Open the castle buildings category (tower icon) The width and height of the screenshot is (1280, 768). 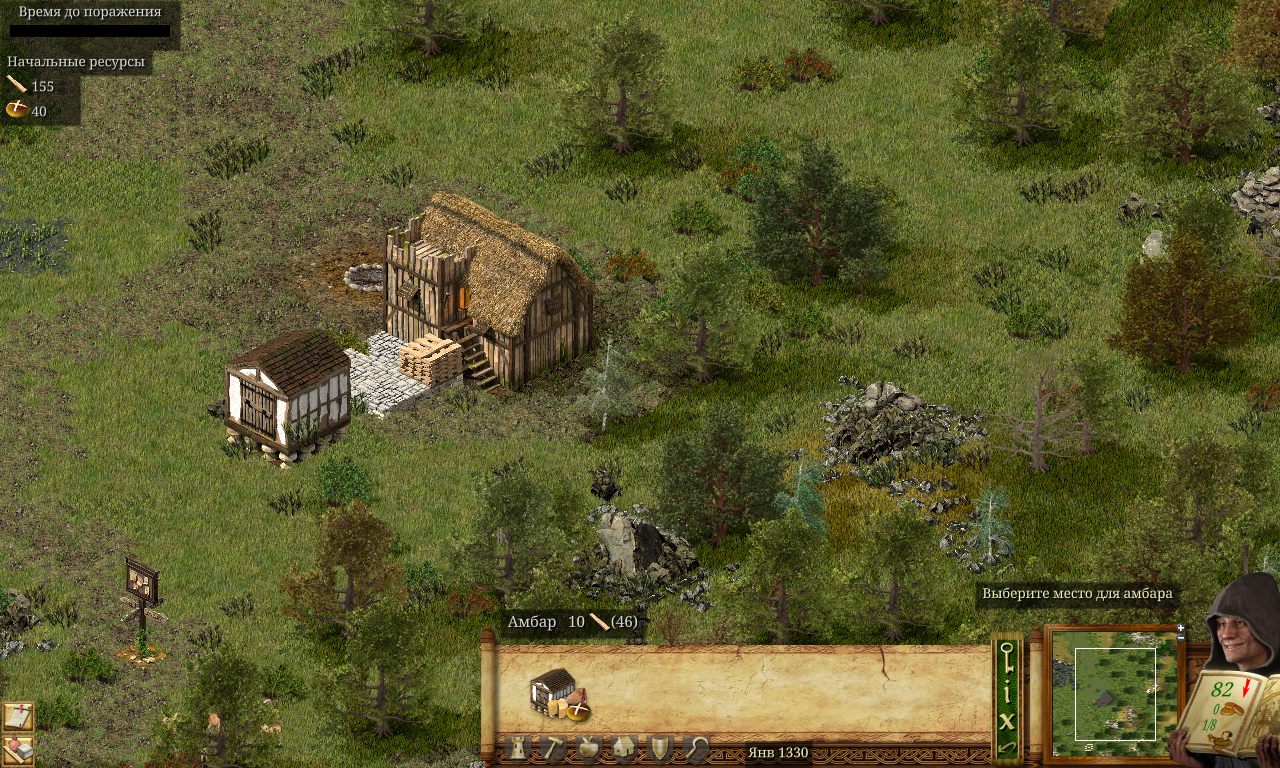(517, 747)
